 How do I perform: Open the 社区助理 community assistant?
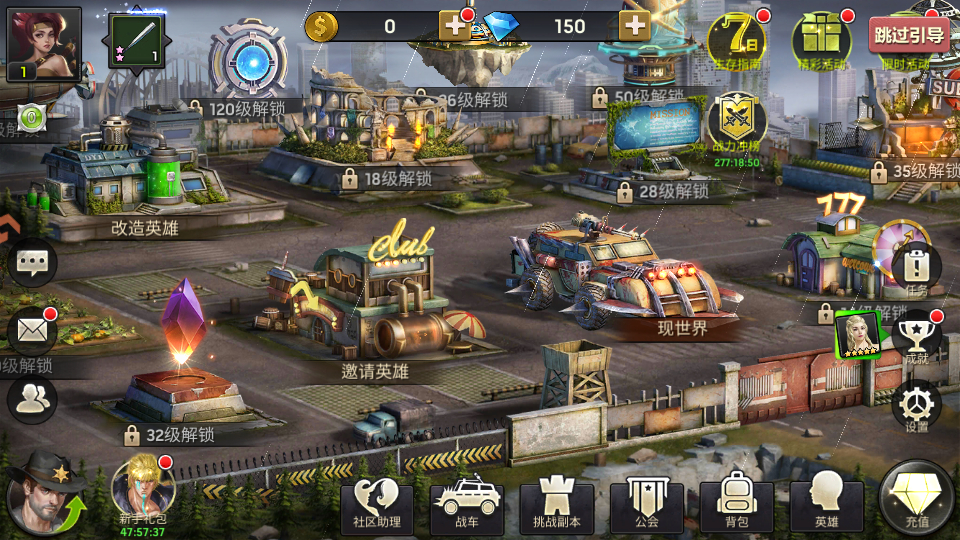click(x=377, y=505)
